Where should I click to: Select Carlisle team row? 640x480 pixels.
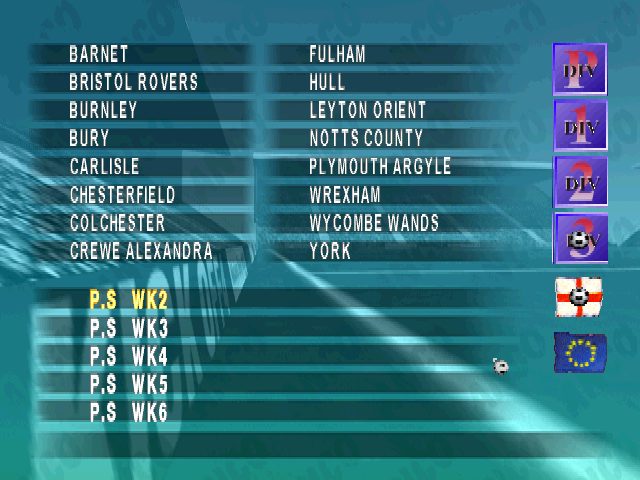[105, 166]
